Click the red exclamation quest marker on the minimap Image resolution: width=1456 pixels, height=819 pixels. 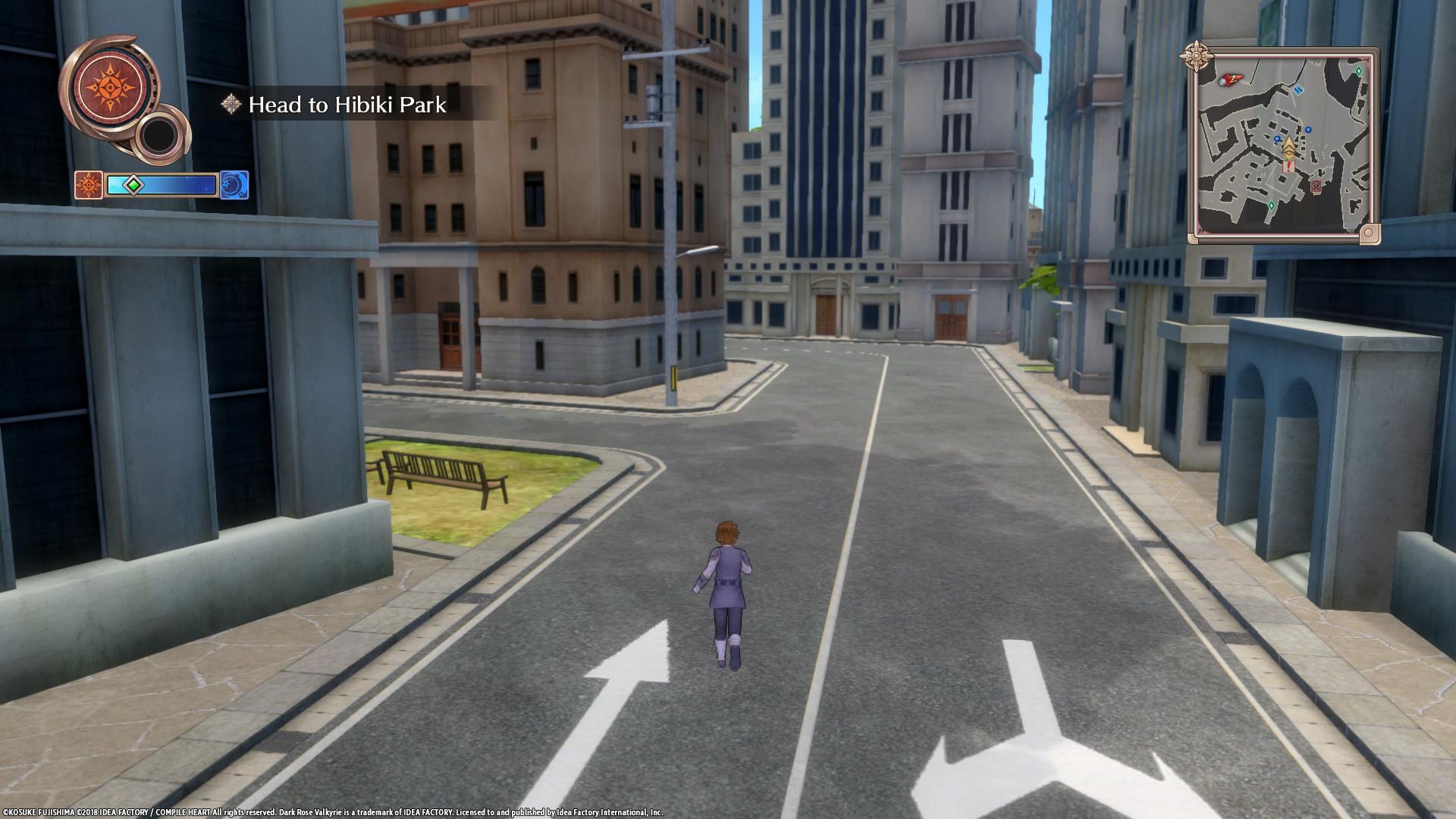(x=1288, y=165)
